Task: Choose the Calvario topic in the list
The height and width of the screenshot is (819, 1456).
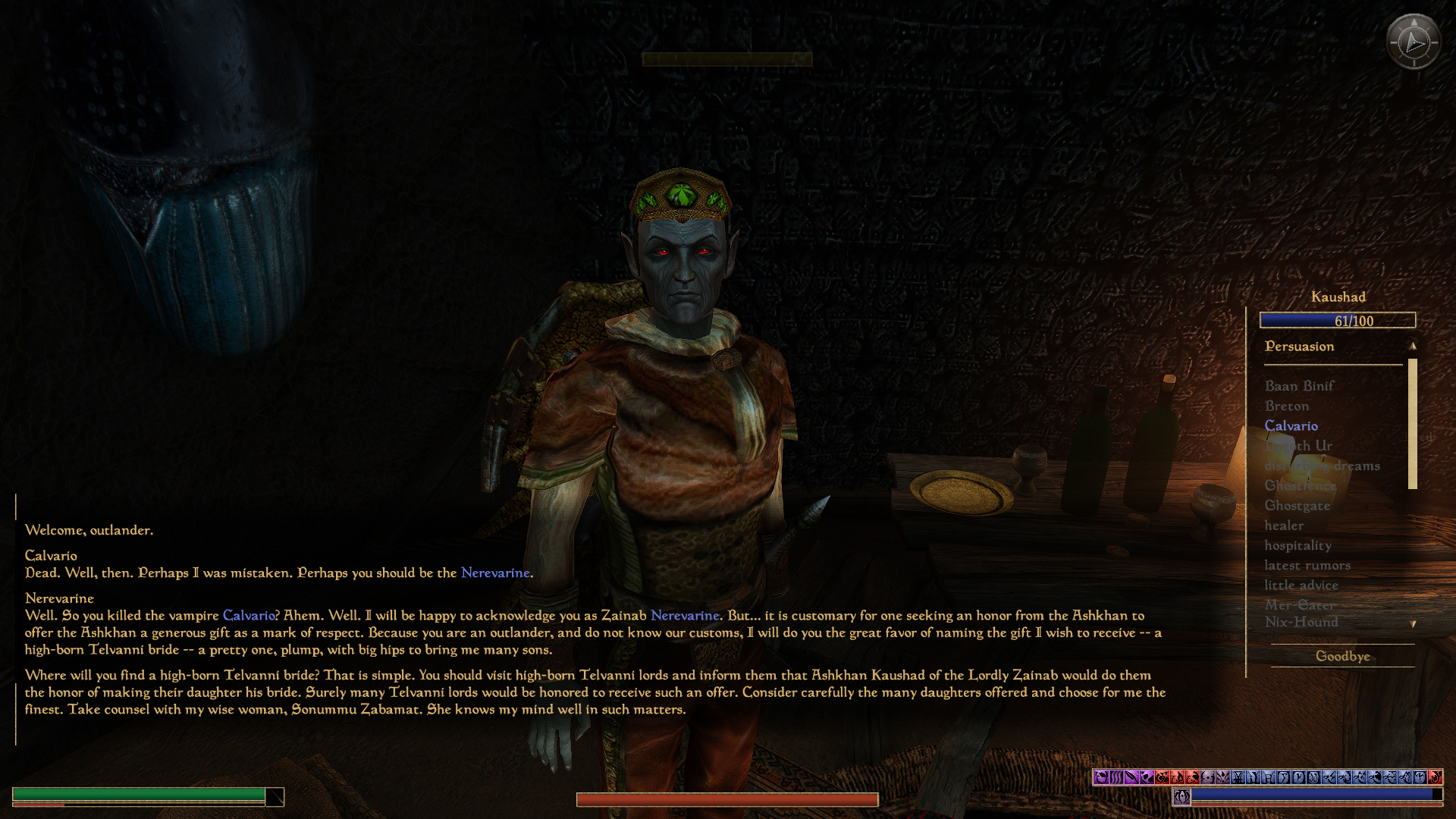Action: pyautogui.click(x=1291, y=426)
